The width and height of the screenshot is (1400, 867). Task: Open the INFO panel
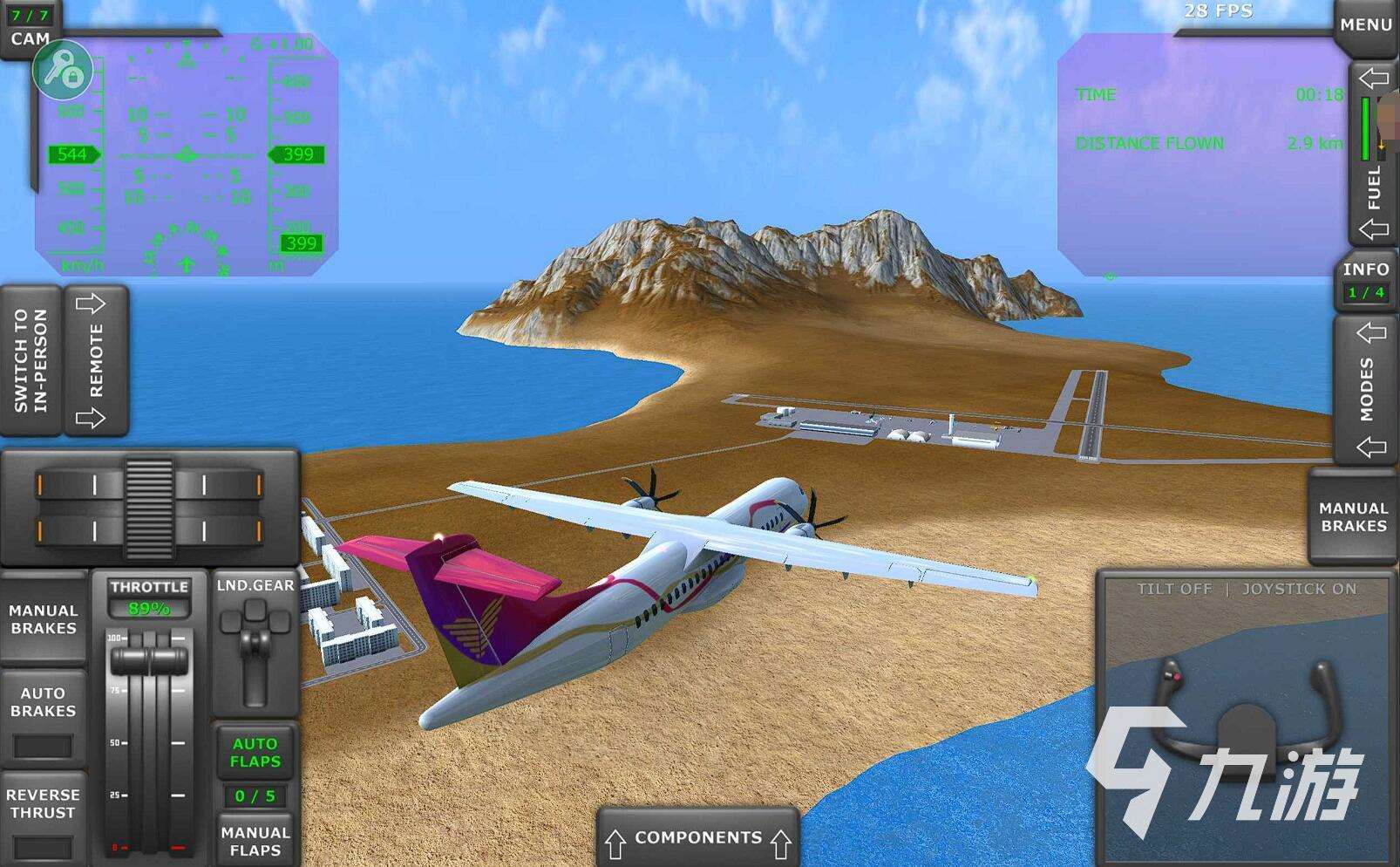[1364, 281]
